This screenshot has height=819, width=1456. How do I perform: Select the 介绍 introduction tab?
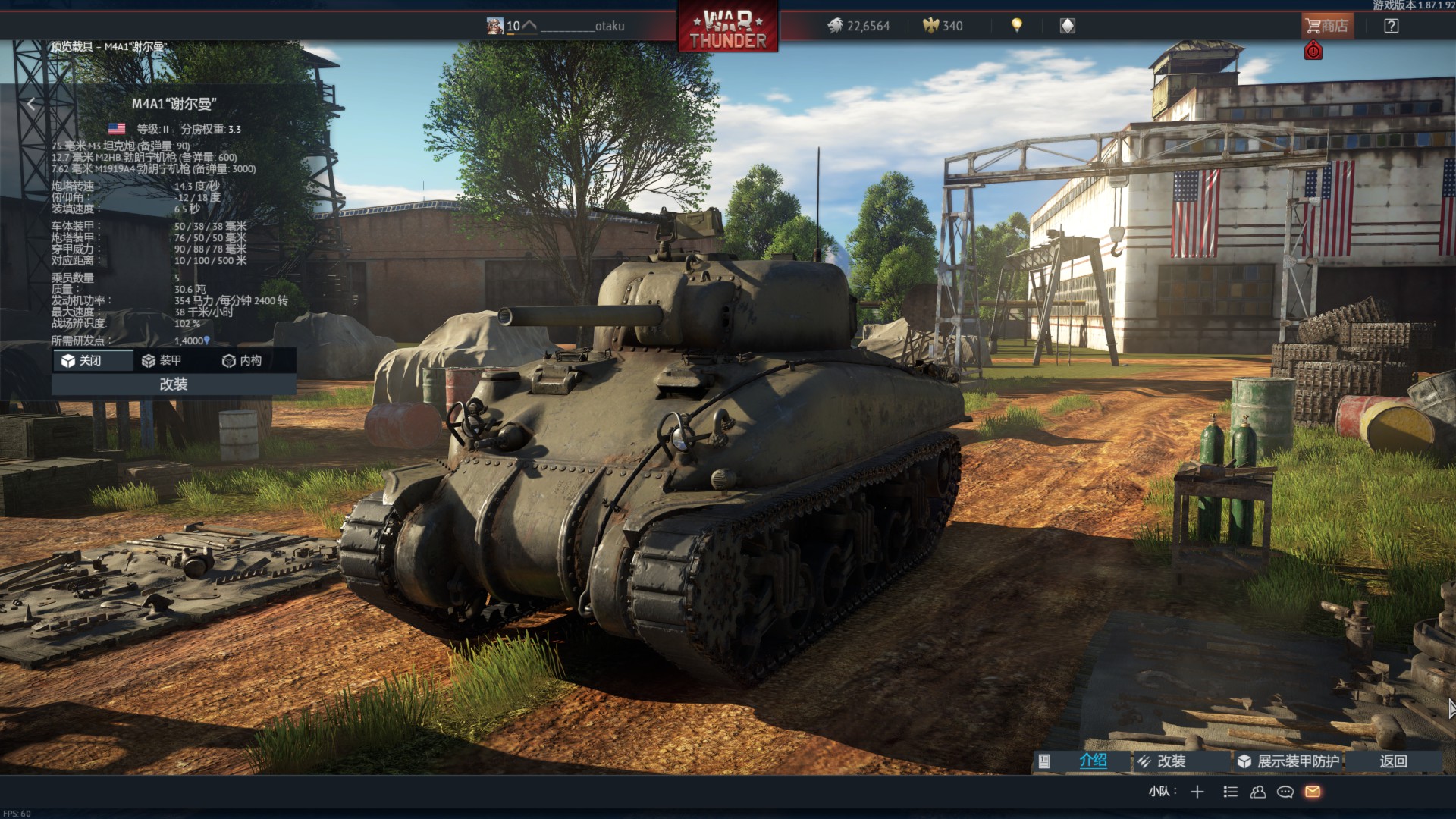pos(1092,761)
